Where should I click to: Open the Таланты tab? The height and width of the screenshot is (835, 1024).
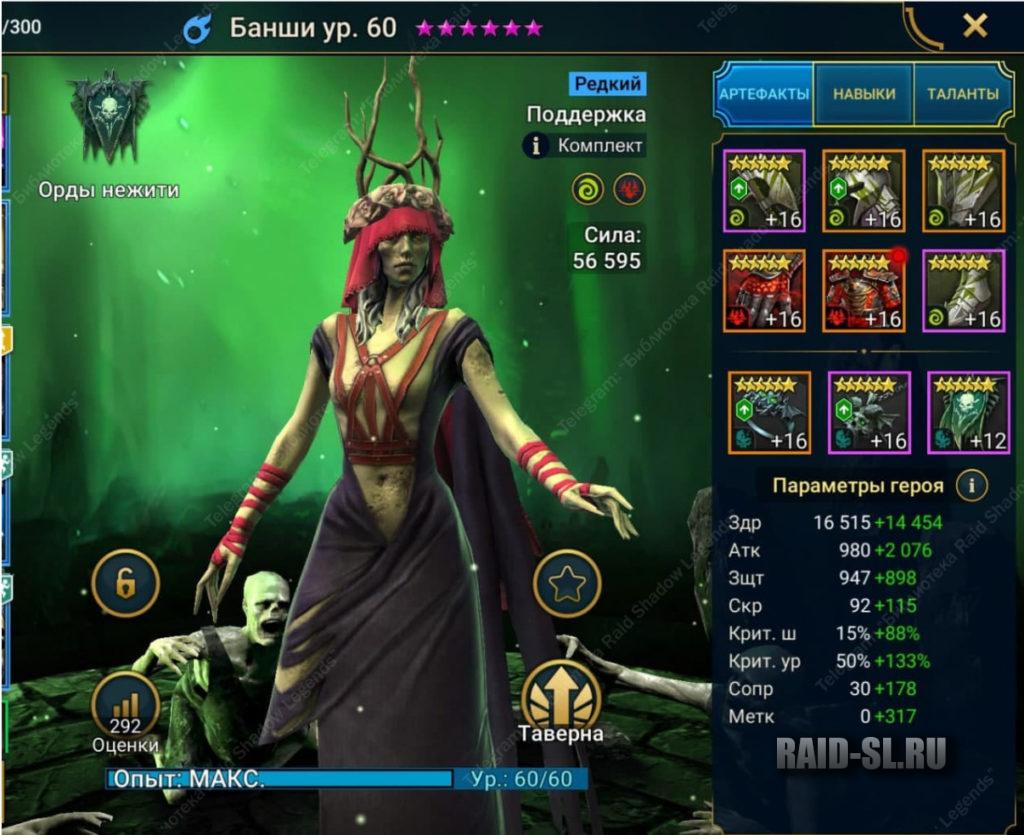964,94
